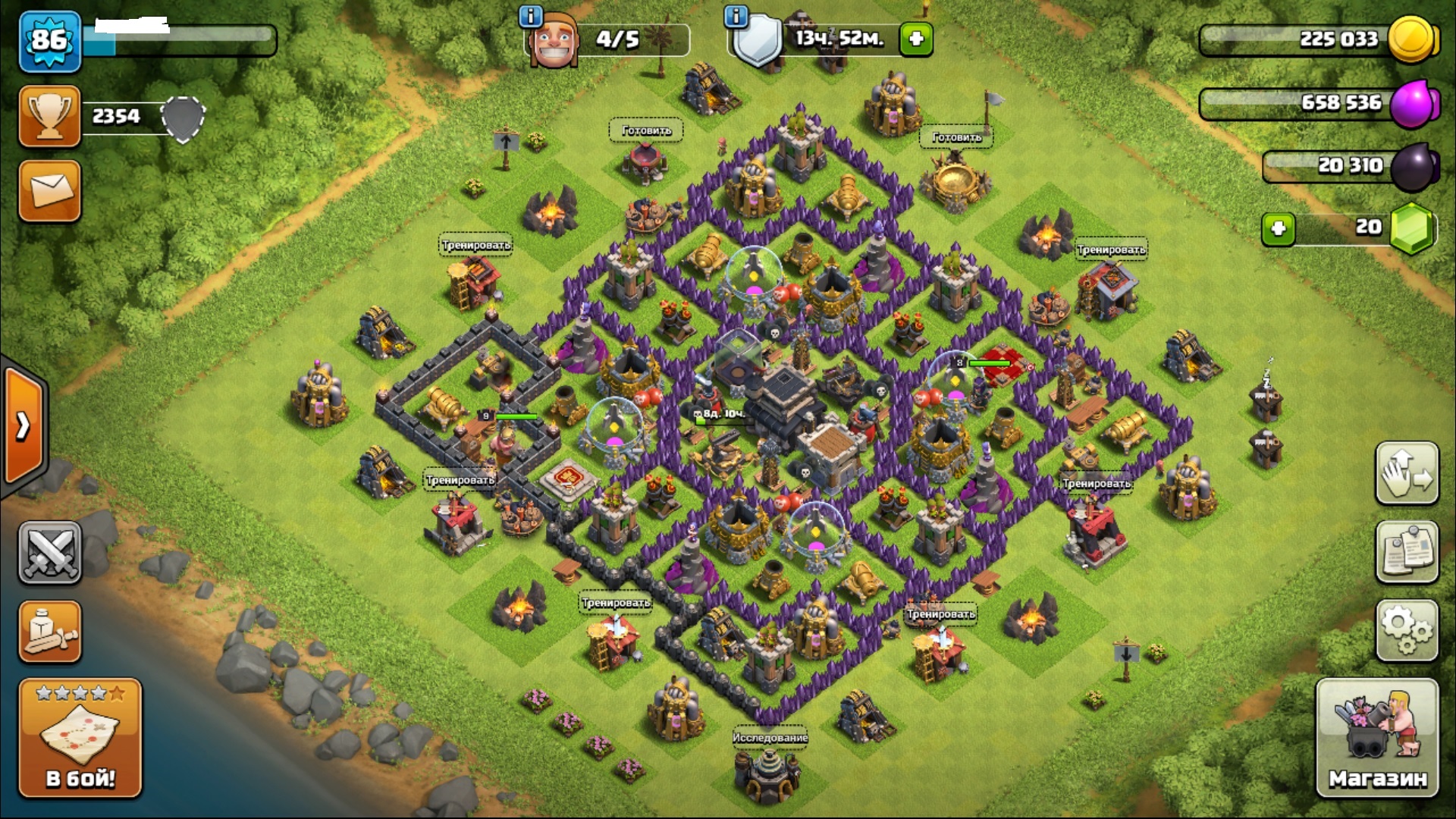Tap the Готовить label over the spell factory
Screen dimensions: 1456x819
(x=956, y=137)
